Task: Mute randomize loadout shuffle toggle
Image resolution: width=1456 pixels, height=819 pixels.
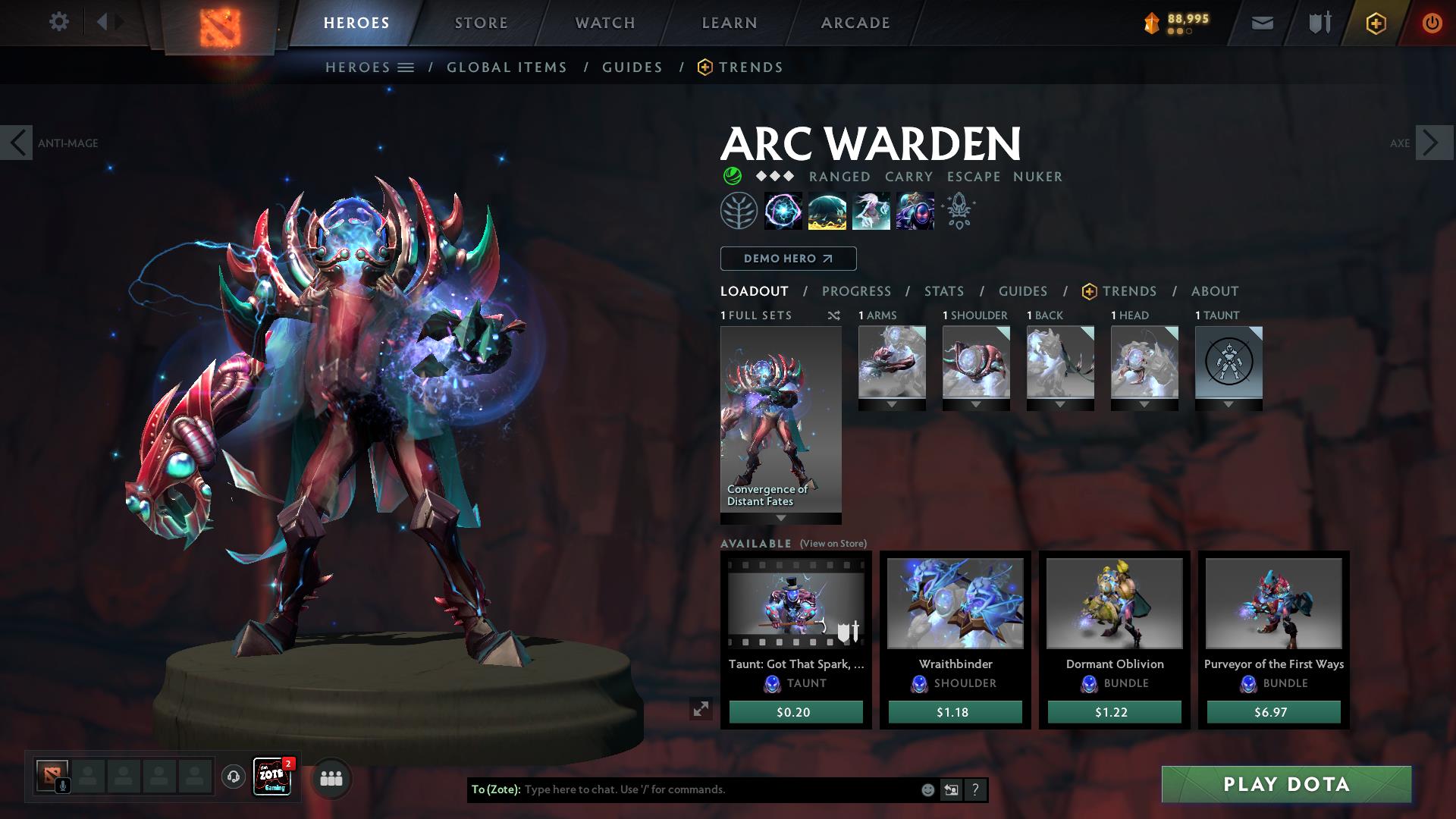Action: [x=833, y=315]
